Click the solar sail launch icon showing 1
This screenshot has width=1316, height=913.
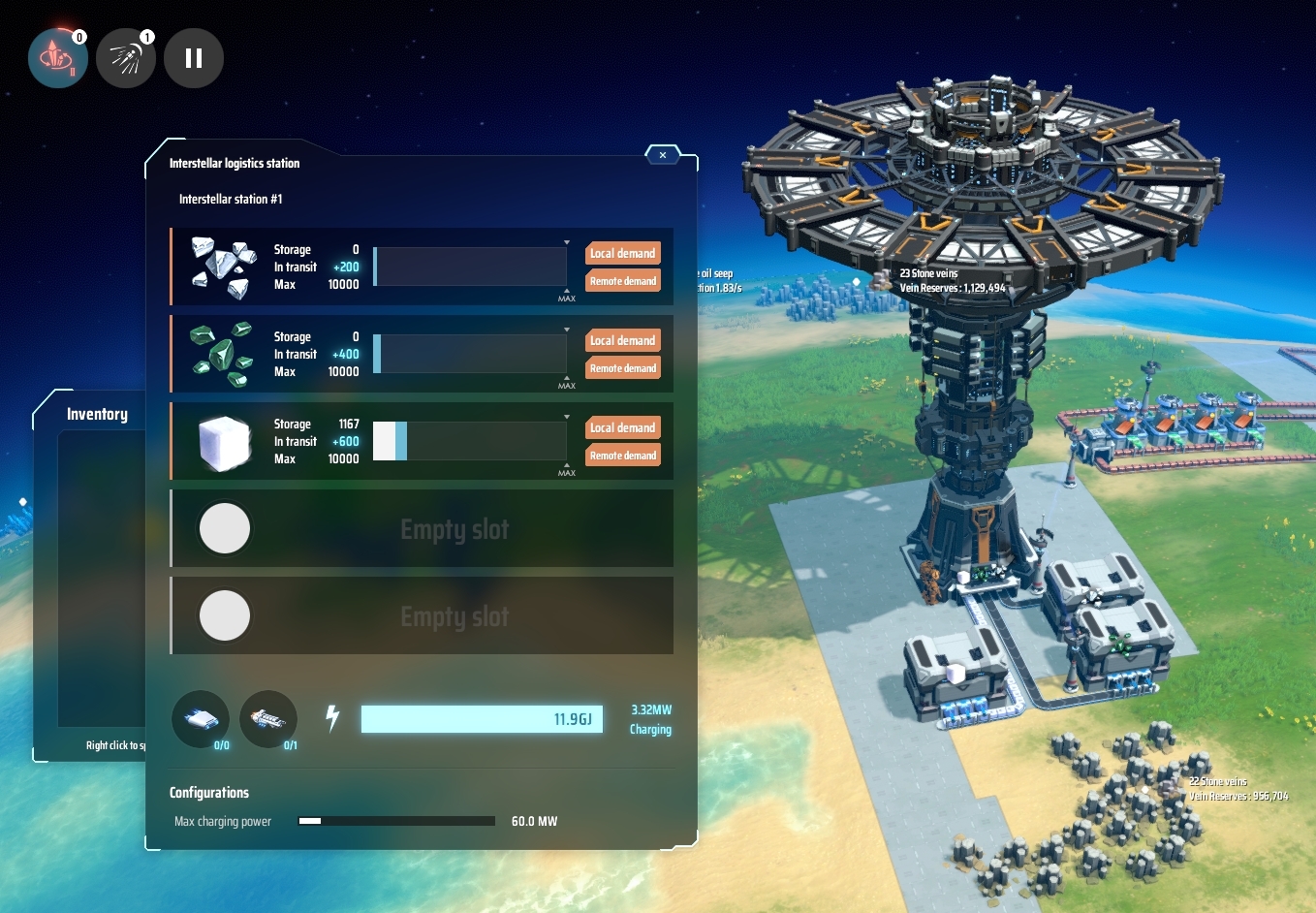126,58
